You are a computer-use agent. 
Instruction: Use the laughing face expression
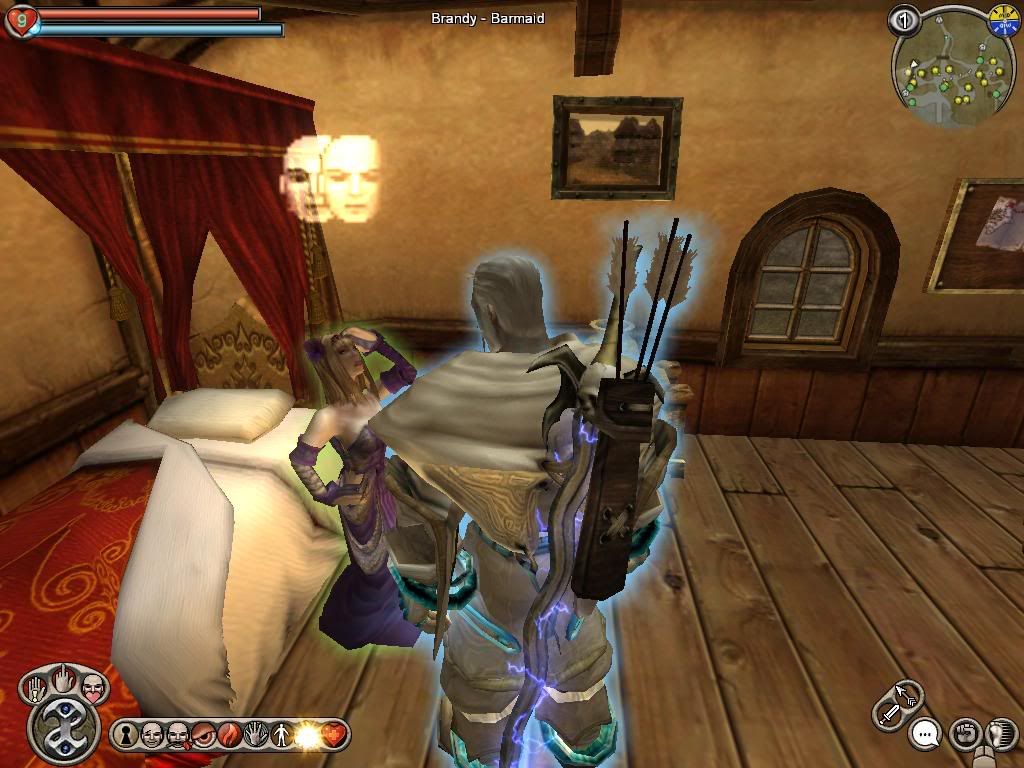point(152,735)
